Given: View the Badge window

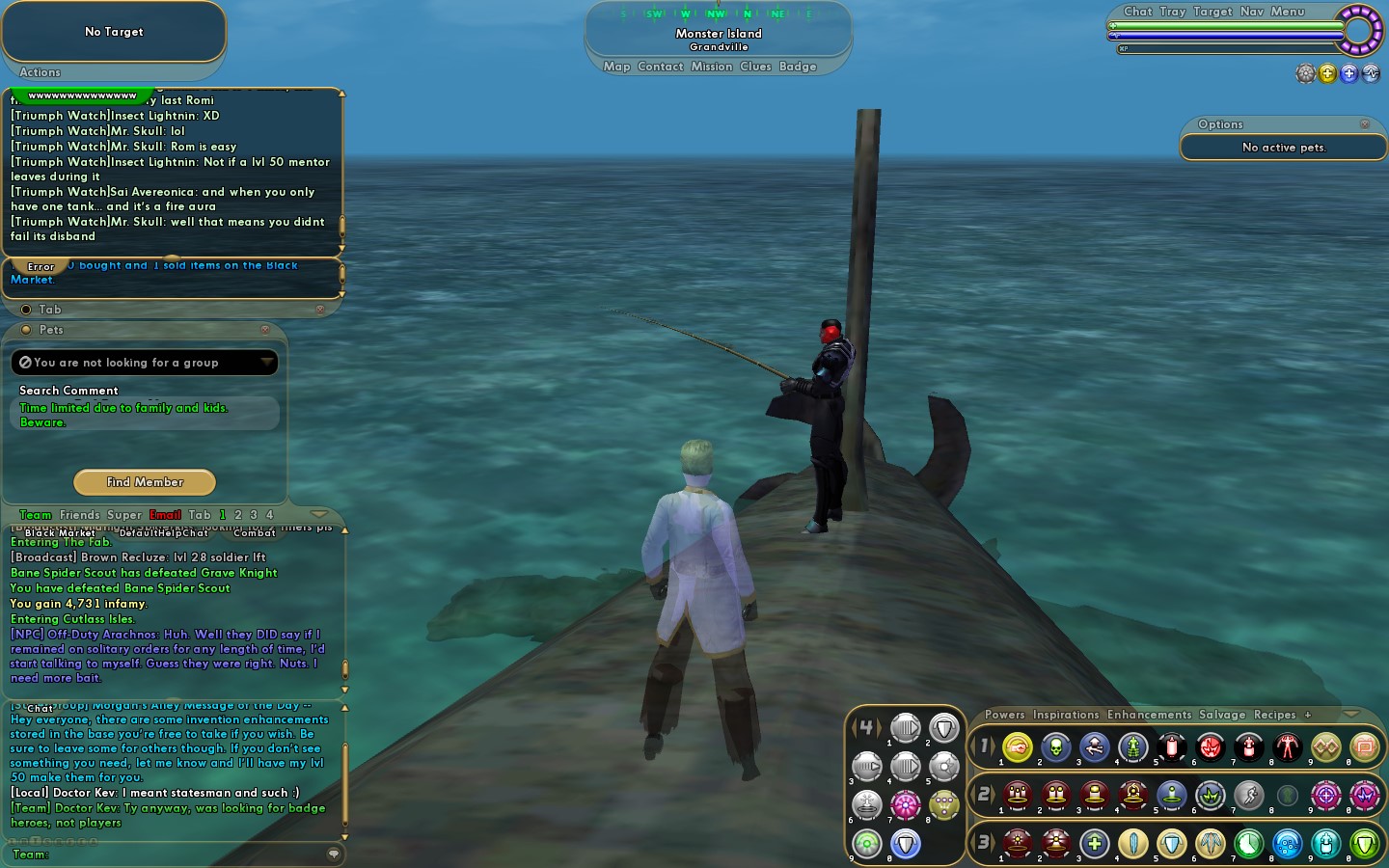Looking at the screenshot, I should coord(798,67).
